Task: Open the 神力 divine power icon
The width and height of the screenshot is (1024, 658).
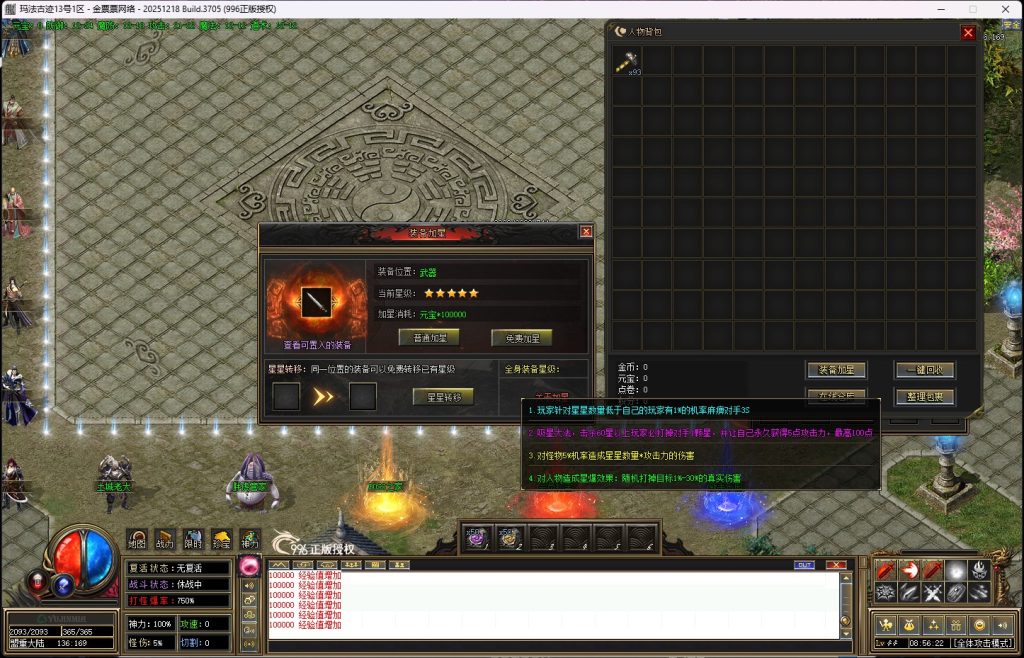Action: pos(249,539)
